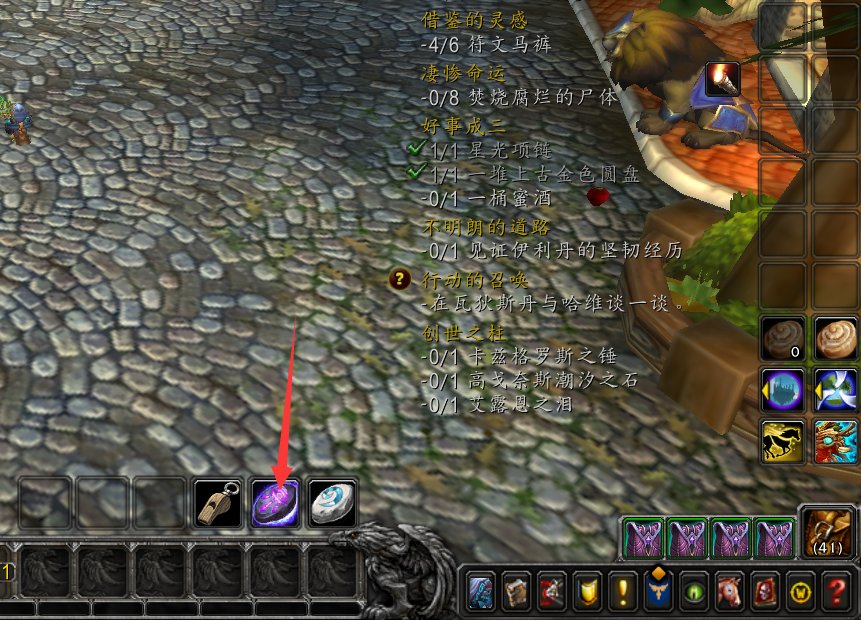Open the main backpack showing 41
Screen dimensions: 861x620
point(826,531)
